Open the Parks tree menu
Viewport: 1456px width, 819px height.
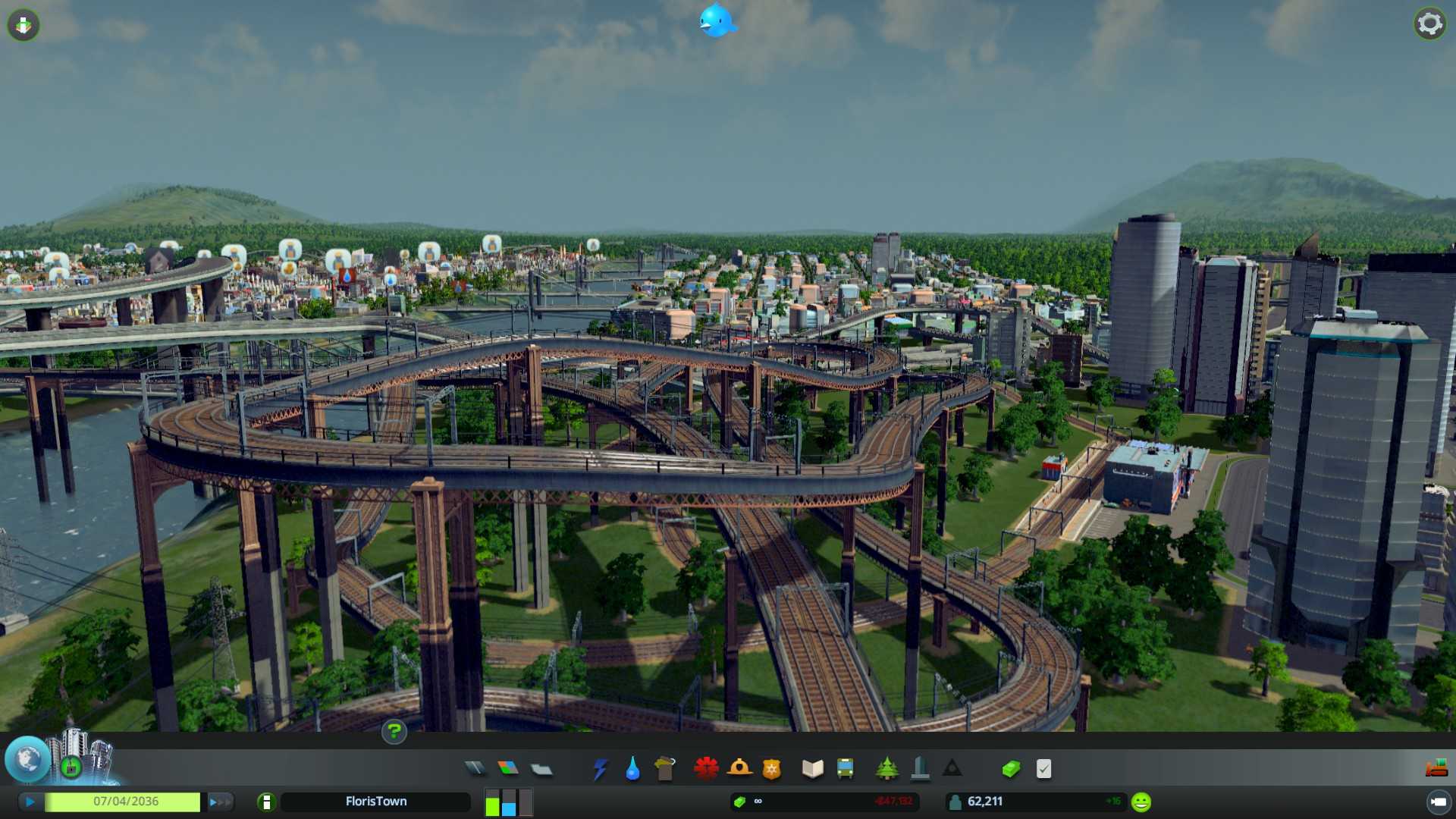click(x=886, y=769)
